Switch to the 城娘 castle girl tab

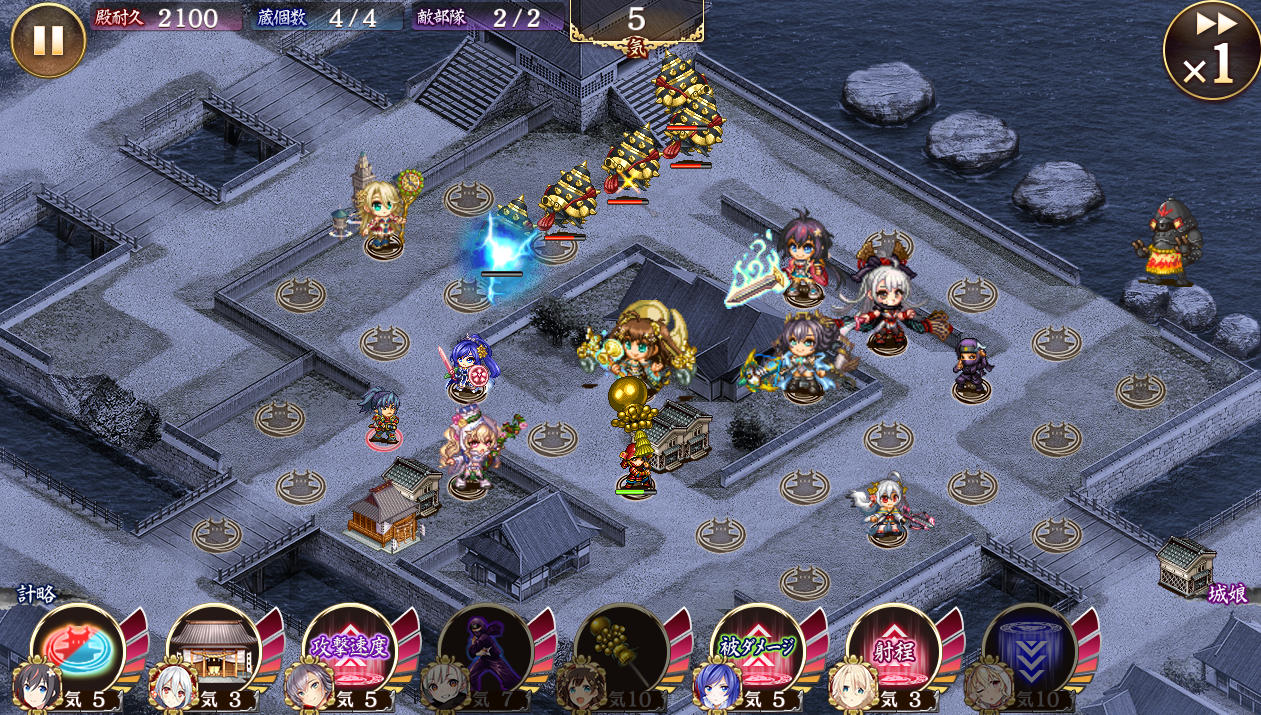tap(1226, 594)
